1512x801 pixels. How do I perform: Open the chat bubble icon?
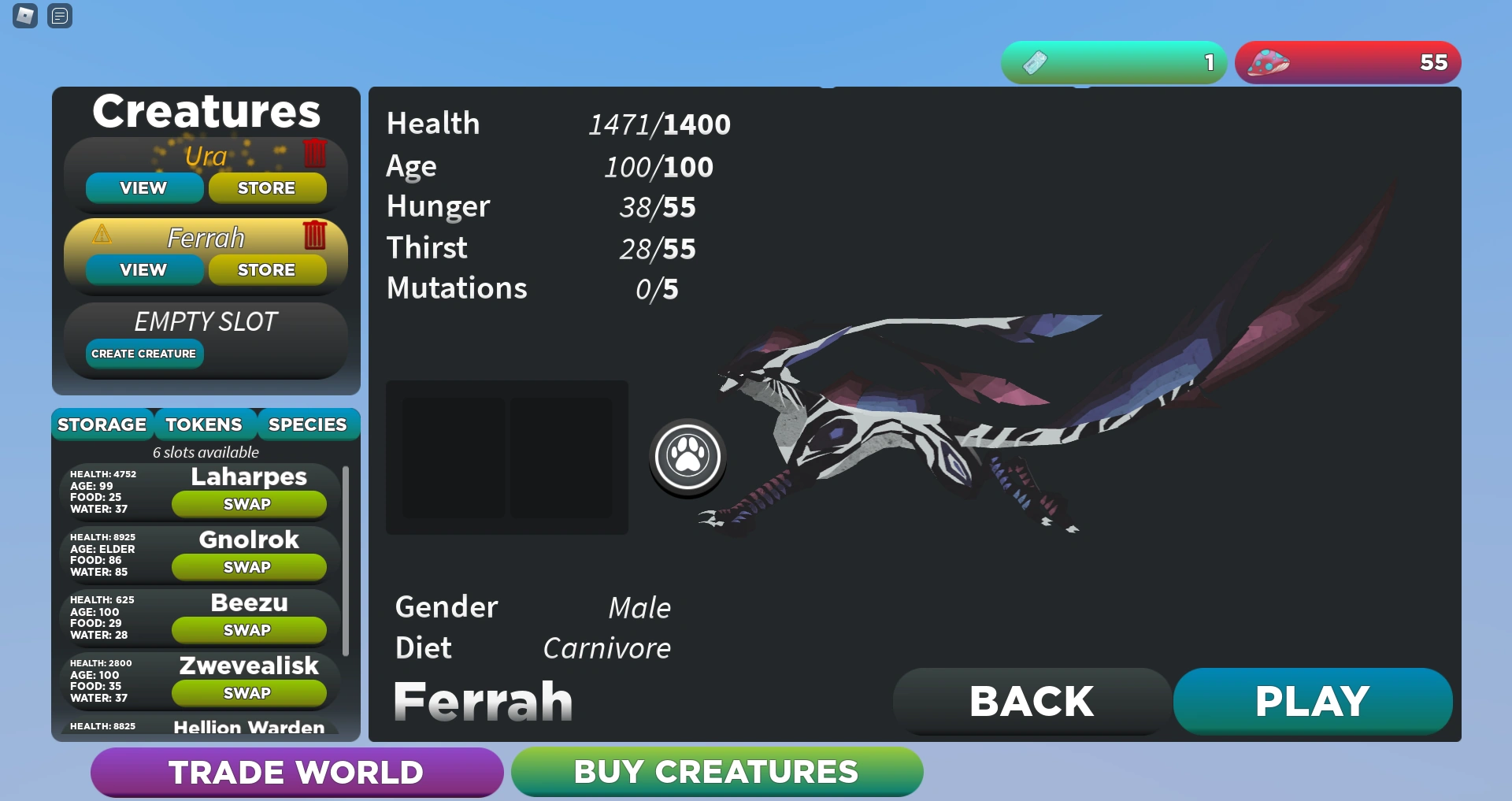pos(59,16)
